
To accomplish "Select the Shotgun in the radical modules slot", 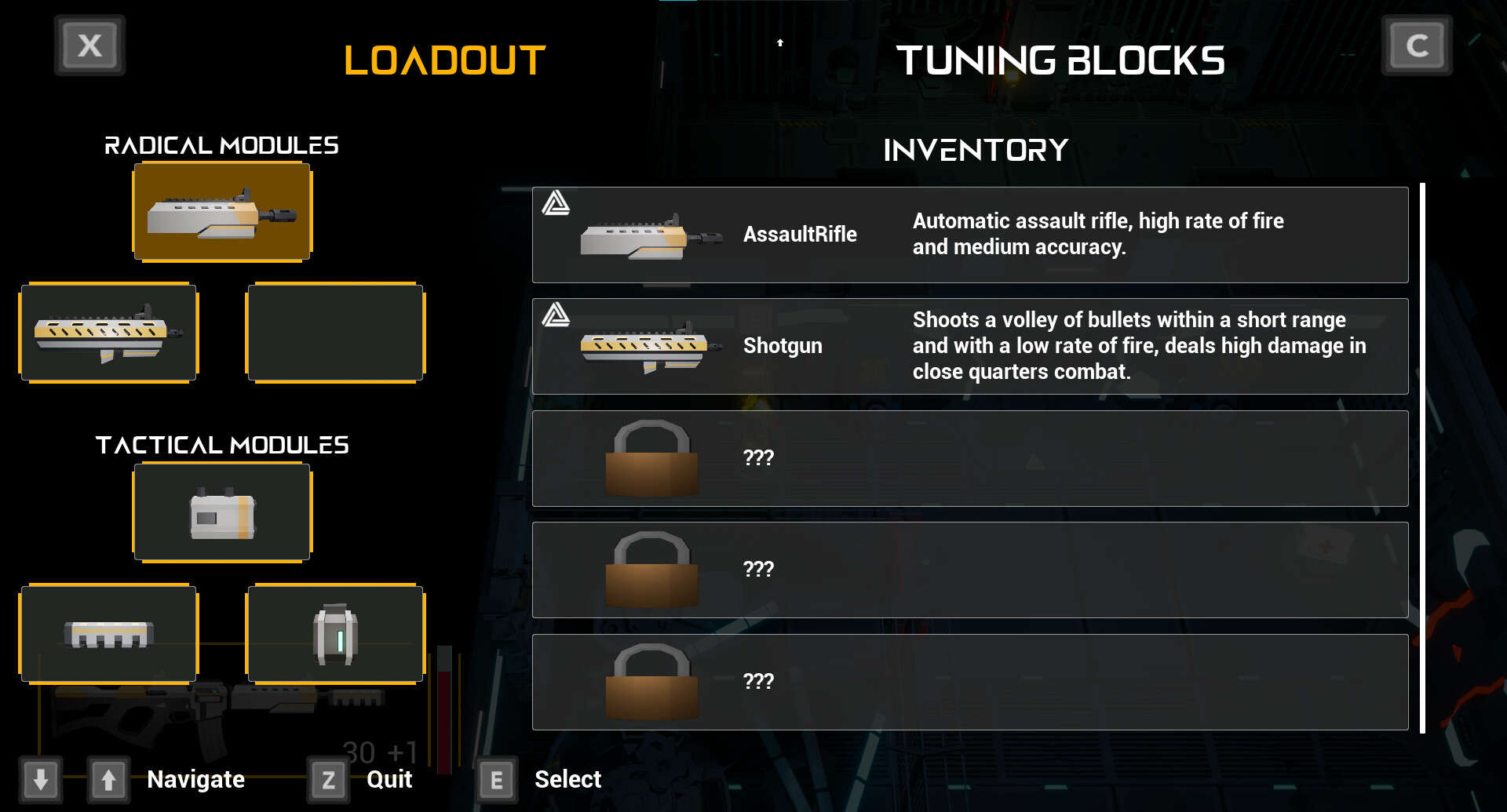I will 109,333.
